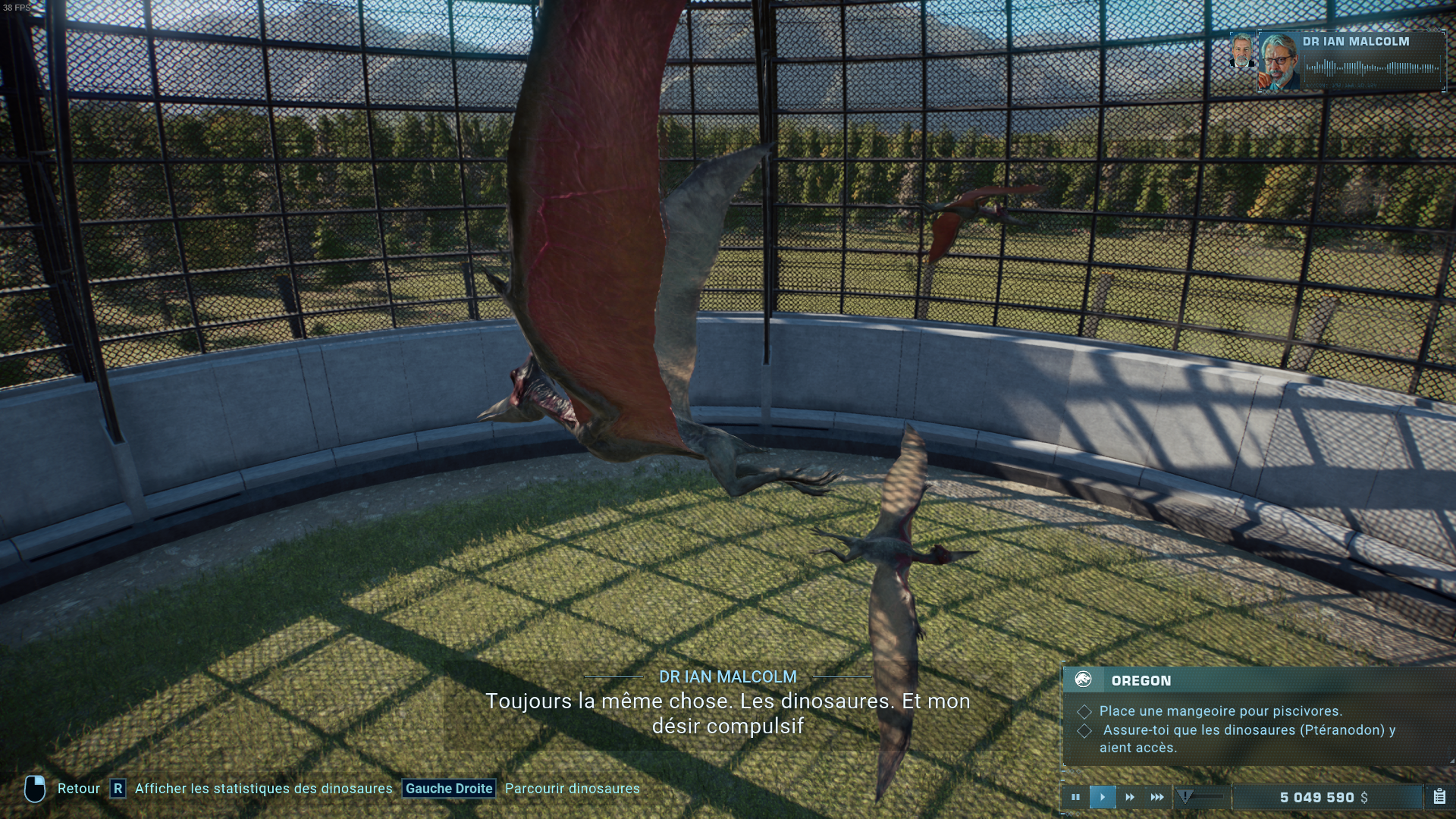Click Dr Ian Malcolm's portrait
The width and height of the screenshot is (1456, 819).
click(x=1279, y=61)
